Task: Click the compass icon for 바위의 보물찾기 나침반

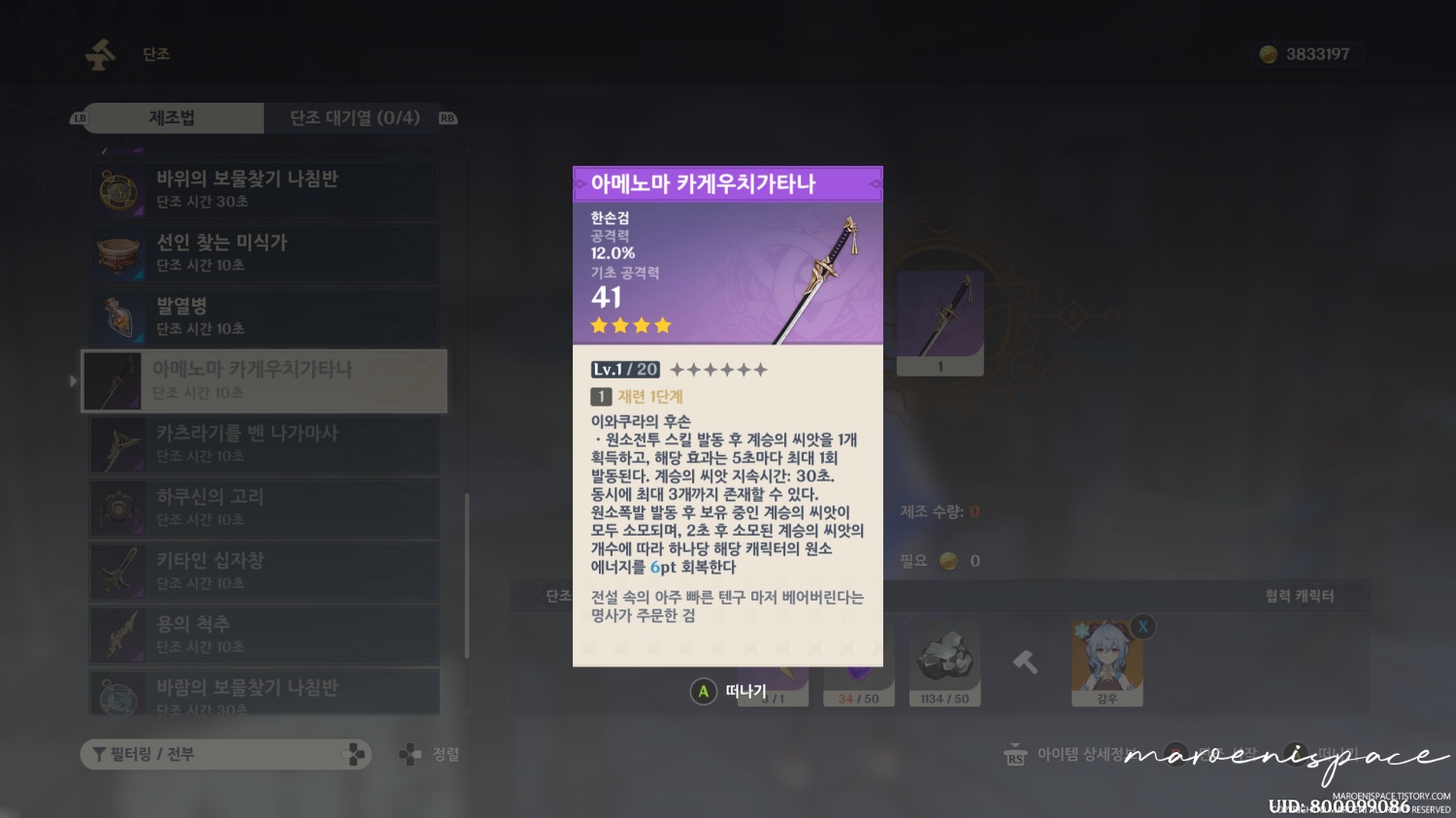Action: point(117,190)
